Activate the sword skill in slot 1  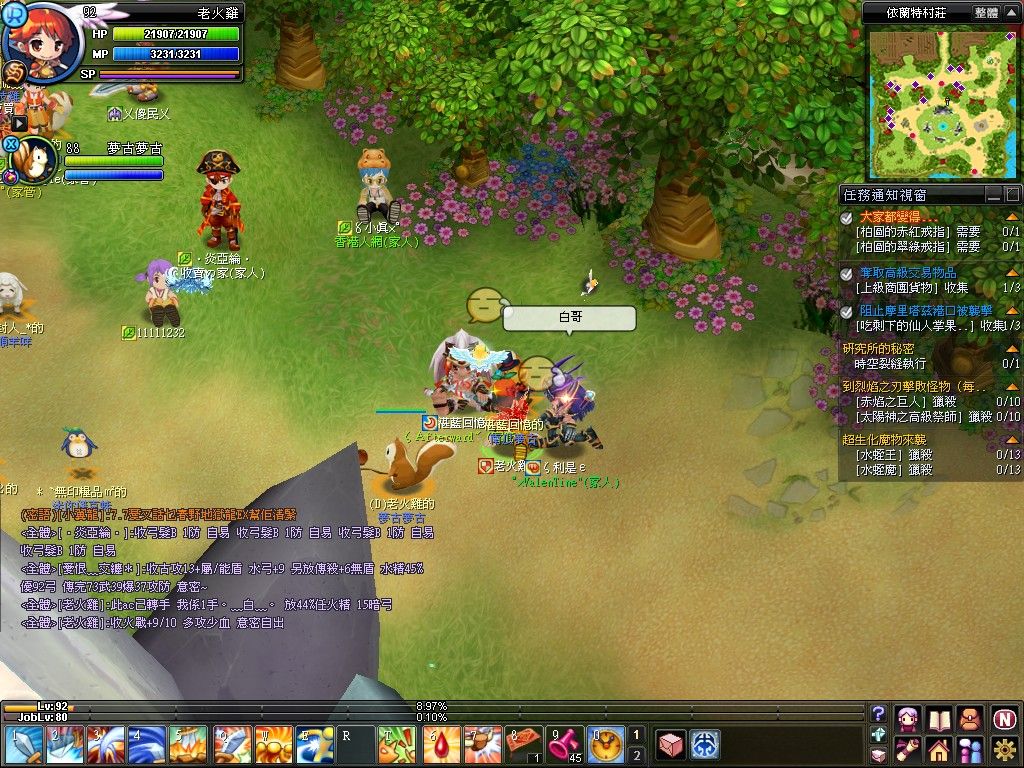pos(21,745)
